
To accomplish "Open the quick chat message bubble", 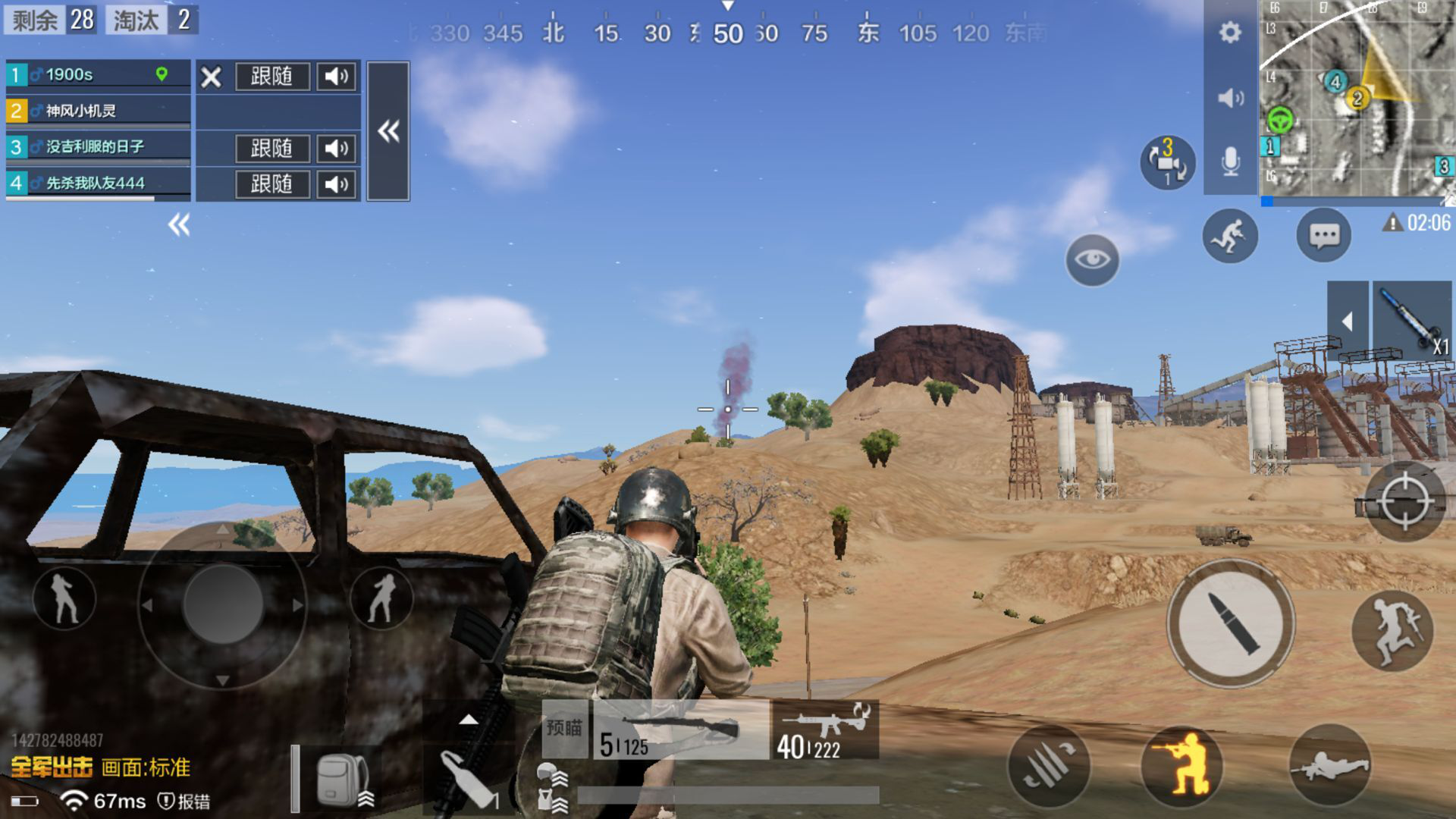I will pos(1324,236).
